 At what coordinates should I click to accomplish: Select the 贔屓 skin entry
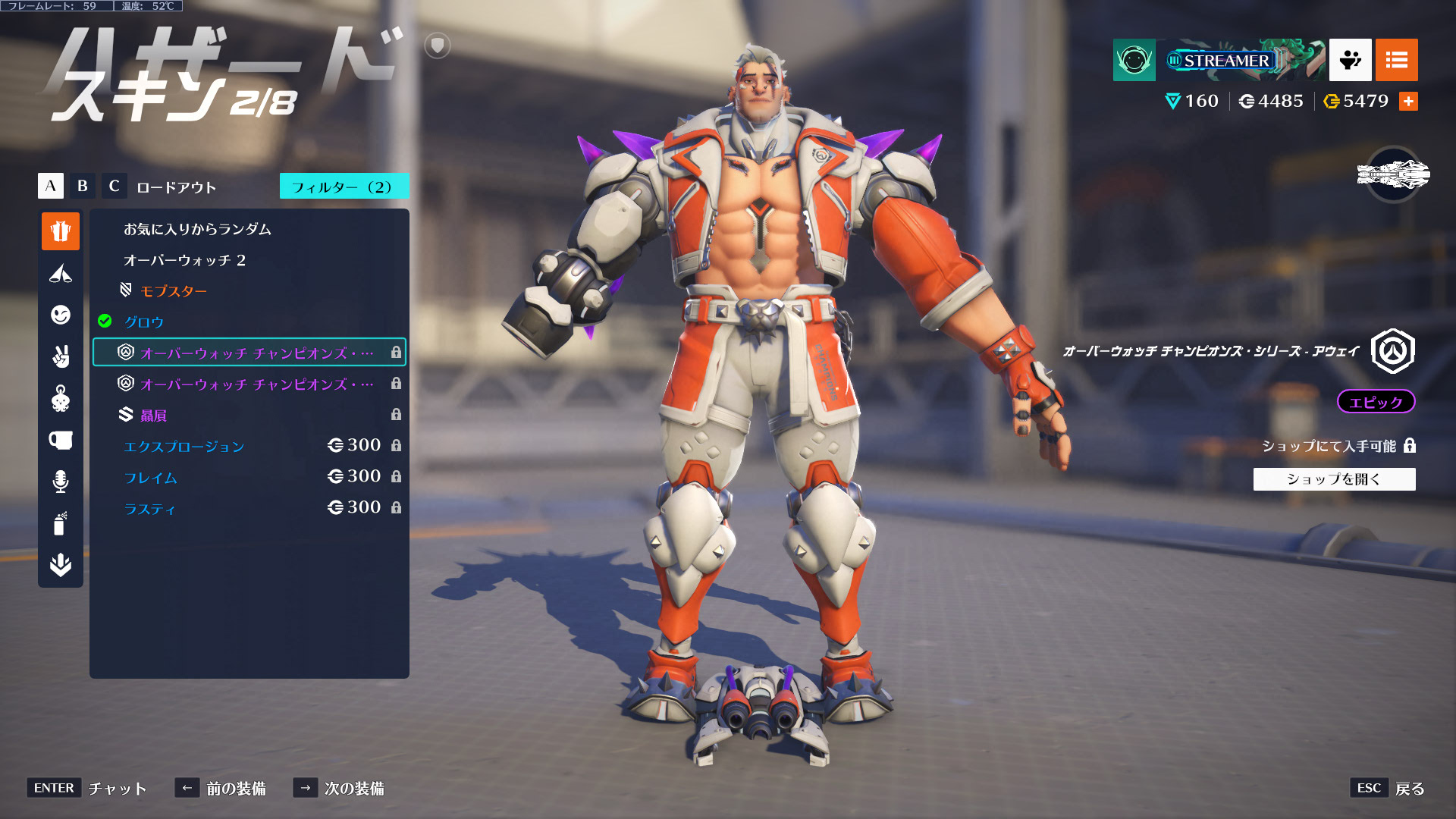tap(153, 416)
